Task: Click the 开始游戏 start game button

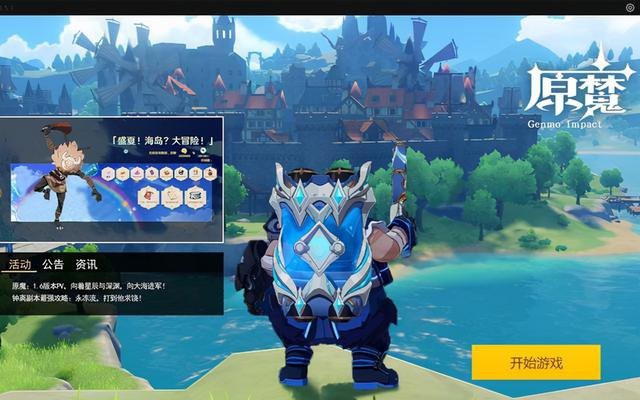Action: pos(536,362)
